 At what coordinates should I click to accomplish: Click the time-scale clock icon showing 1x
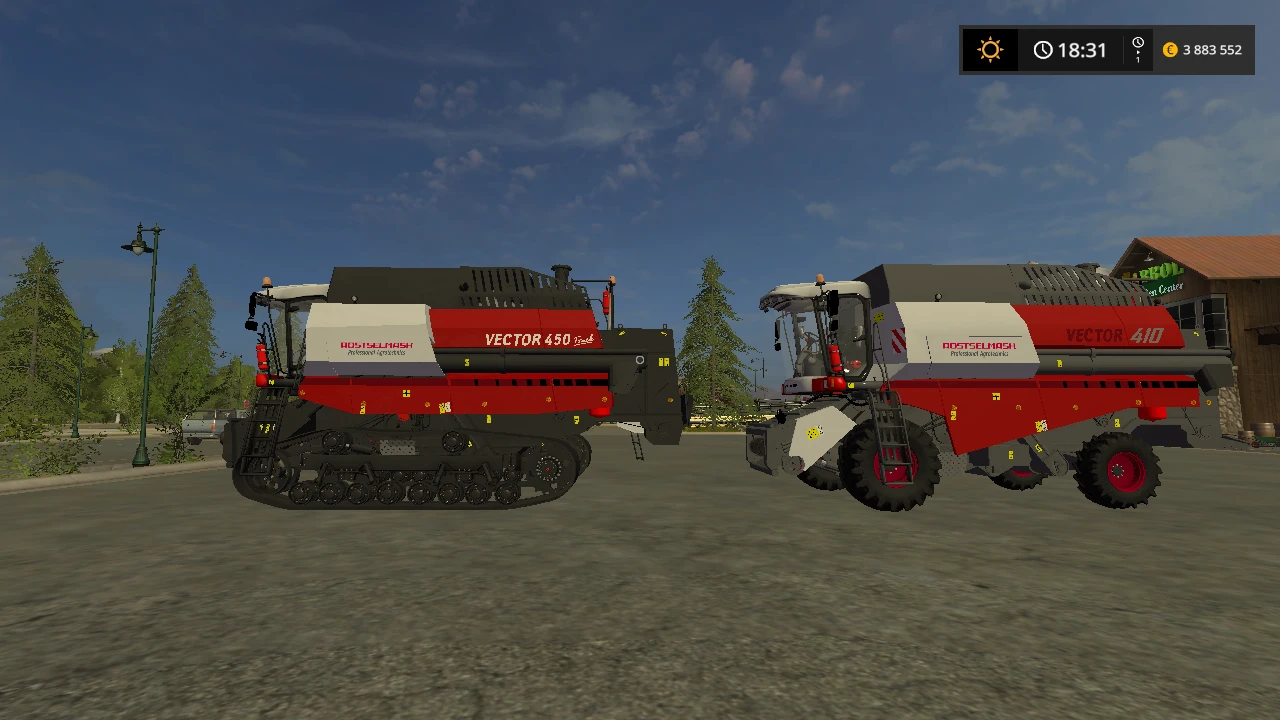point(1136,44)
